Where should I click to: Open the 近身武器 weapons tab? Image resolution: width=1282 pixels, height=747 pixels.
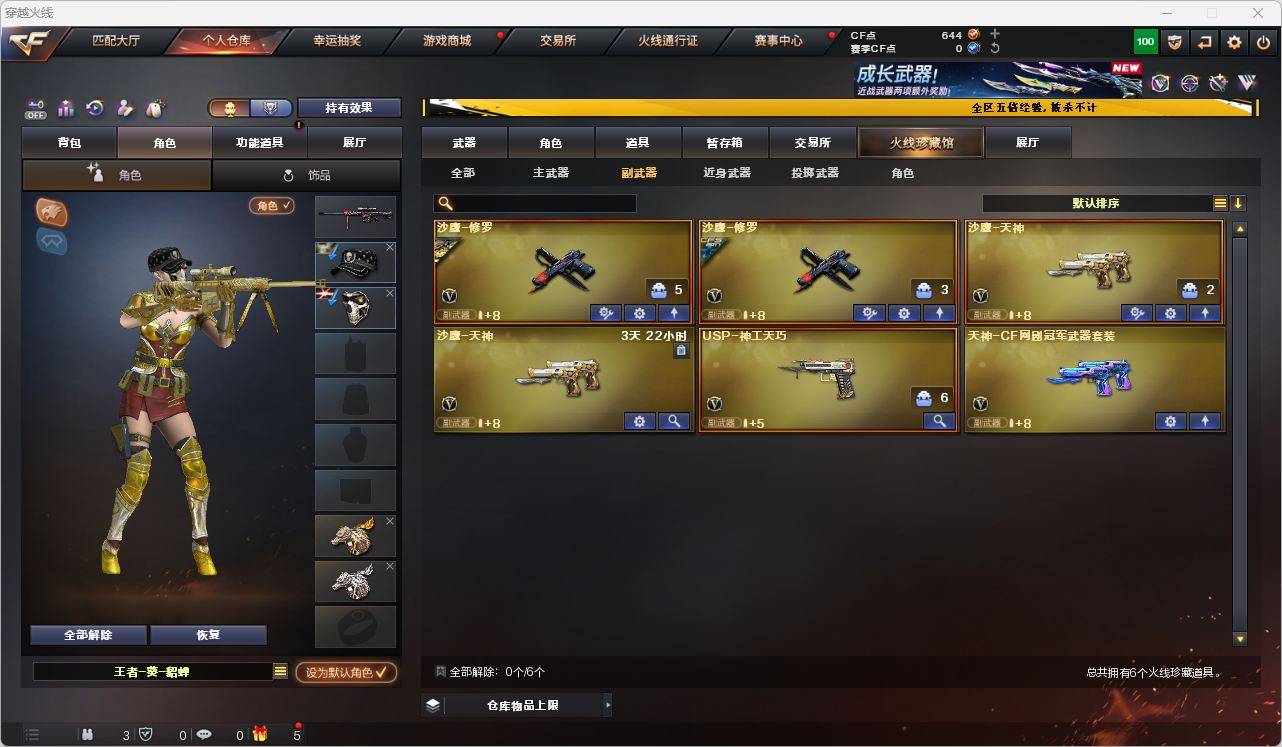pyautogui.click(x=727, y=172)
